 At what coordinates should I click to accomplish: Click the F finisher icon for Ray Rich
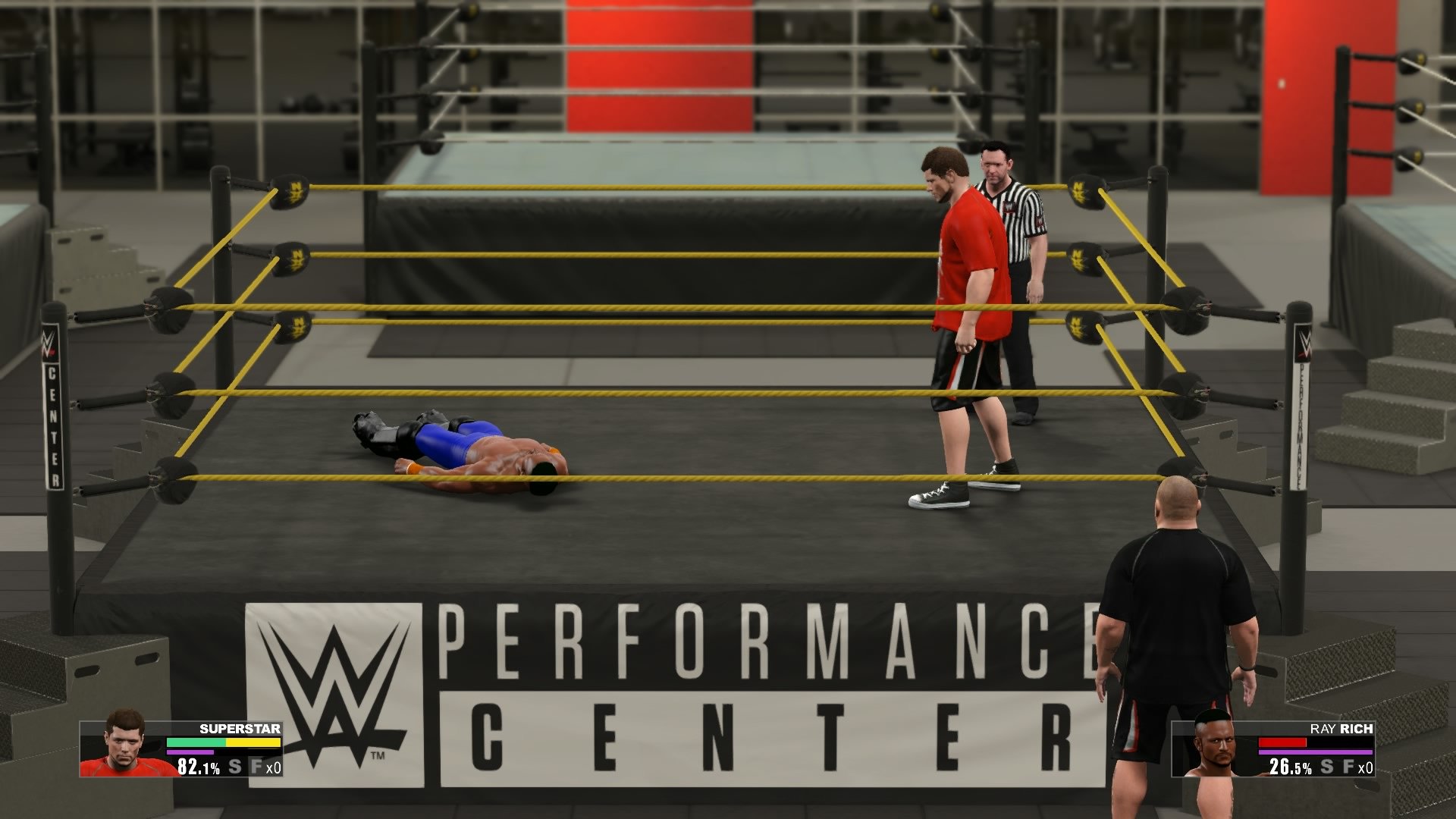[x=1348, y=767]
